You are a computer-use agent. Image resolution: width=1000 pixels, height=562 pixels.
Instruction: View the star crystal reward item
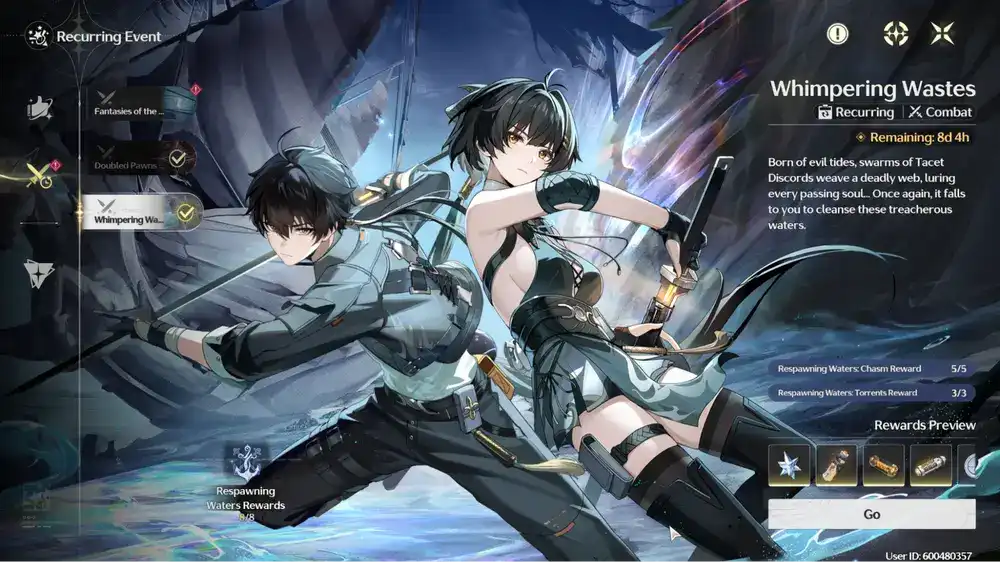tap(788, 466)
